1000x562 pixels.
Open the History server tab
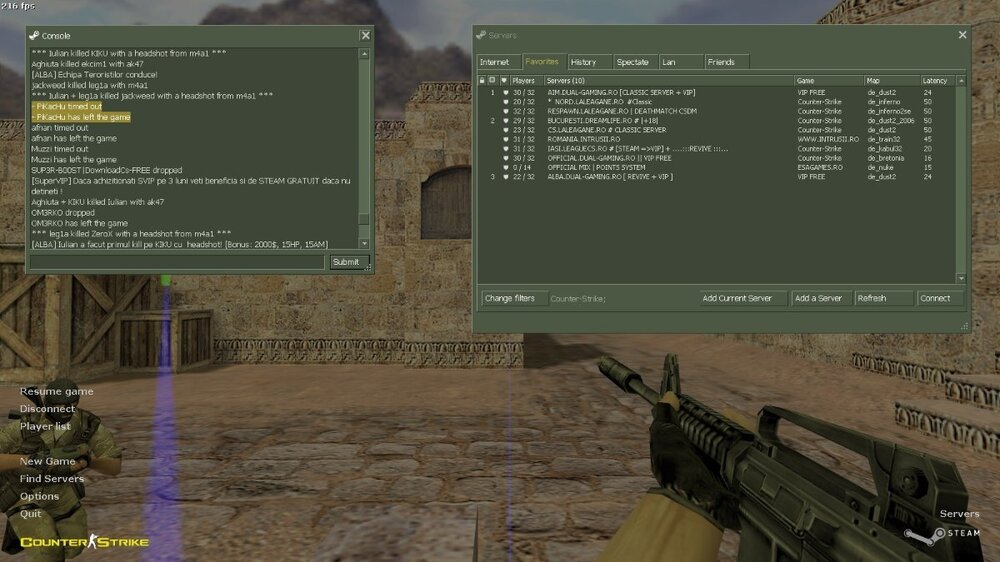click(x=583, y=62)
